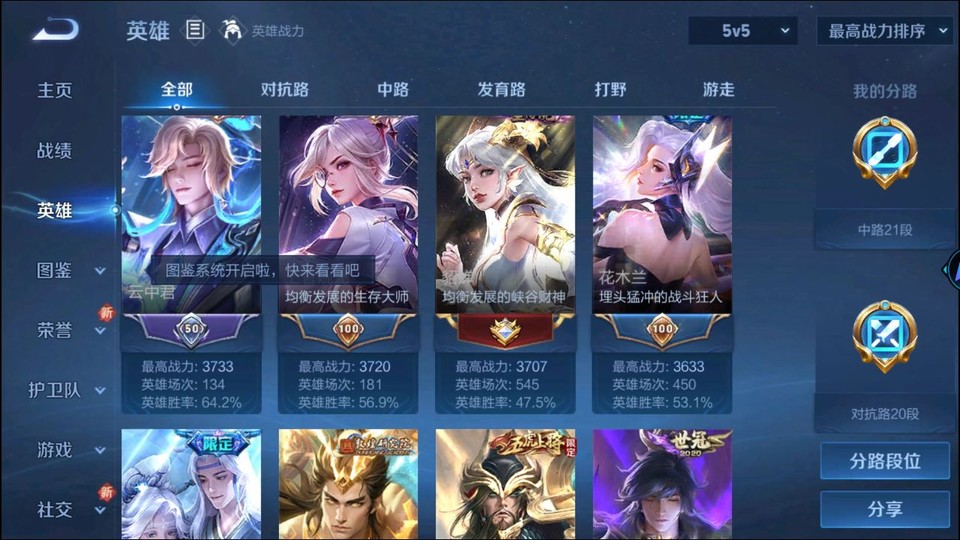The image size is (960, 540).
Task: Click the 分路段位 button
Action: coord(885,462)
